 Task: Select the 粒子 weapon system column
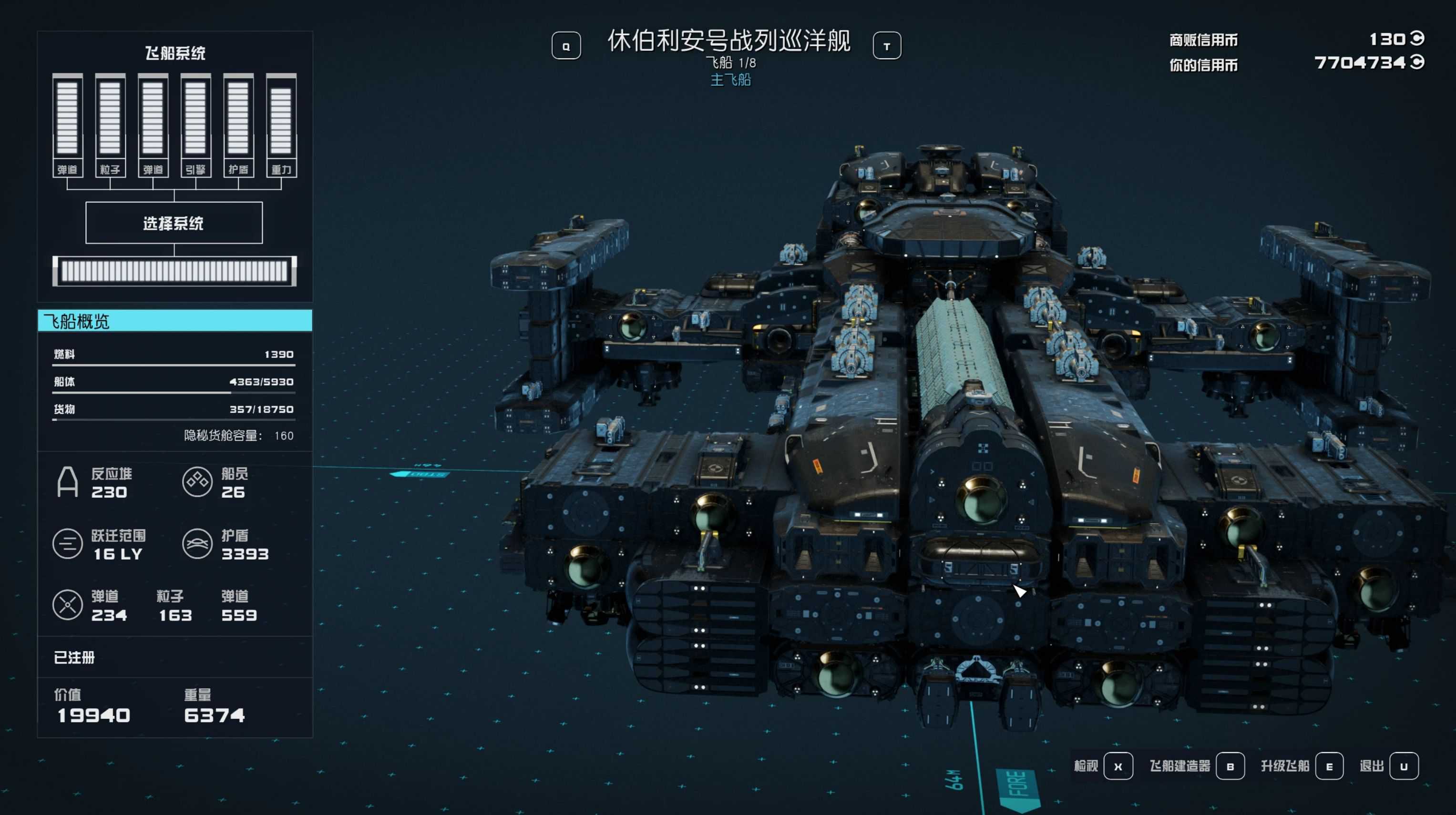110,125
